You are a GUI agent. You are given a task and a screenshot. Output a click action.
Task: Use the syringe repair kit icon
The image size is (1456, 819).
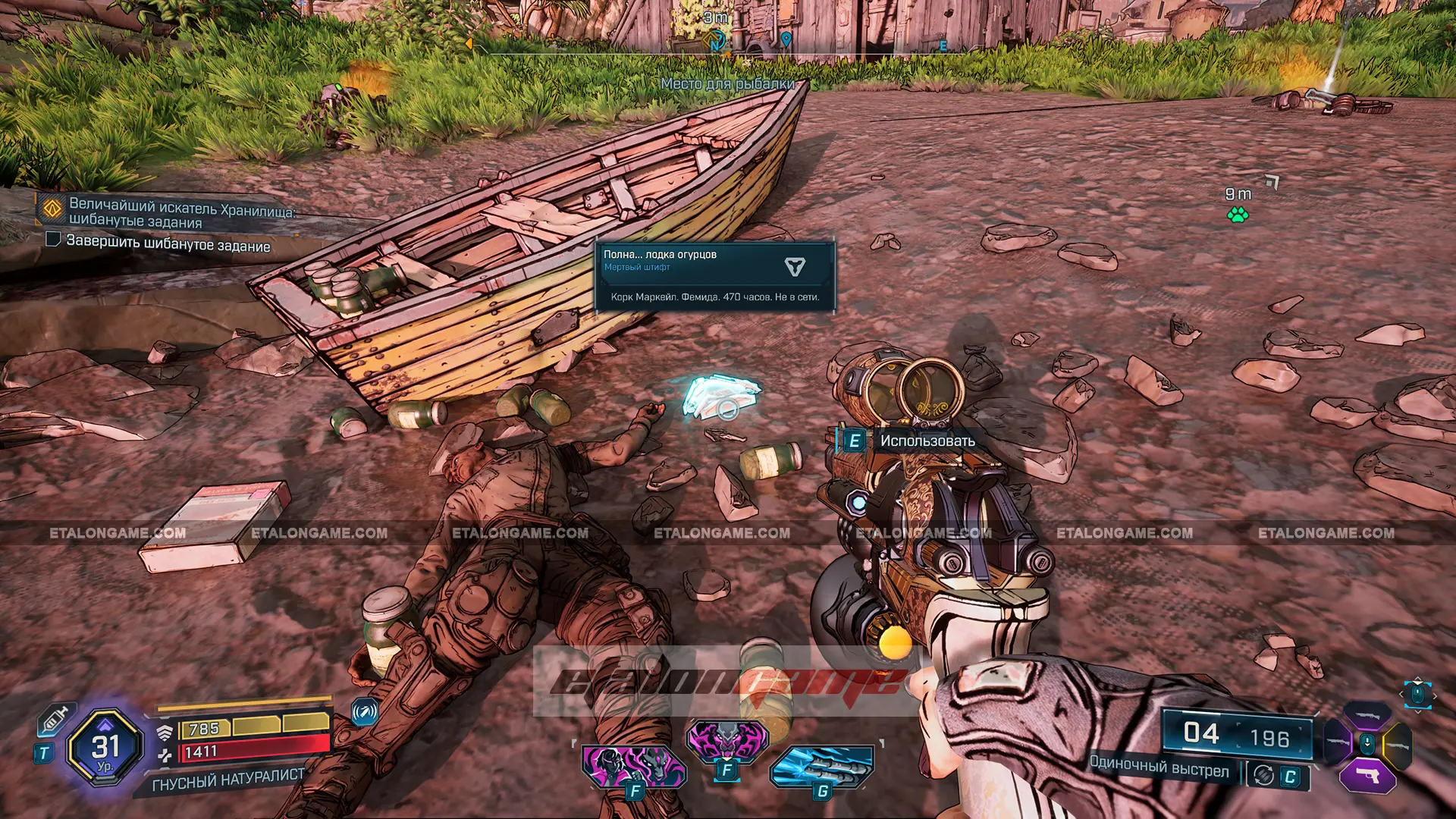55,717
